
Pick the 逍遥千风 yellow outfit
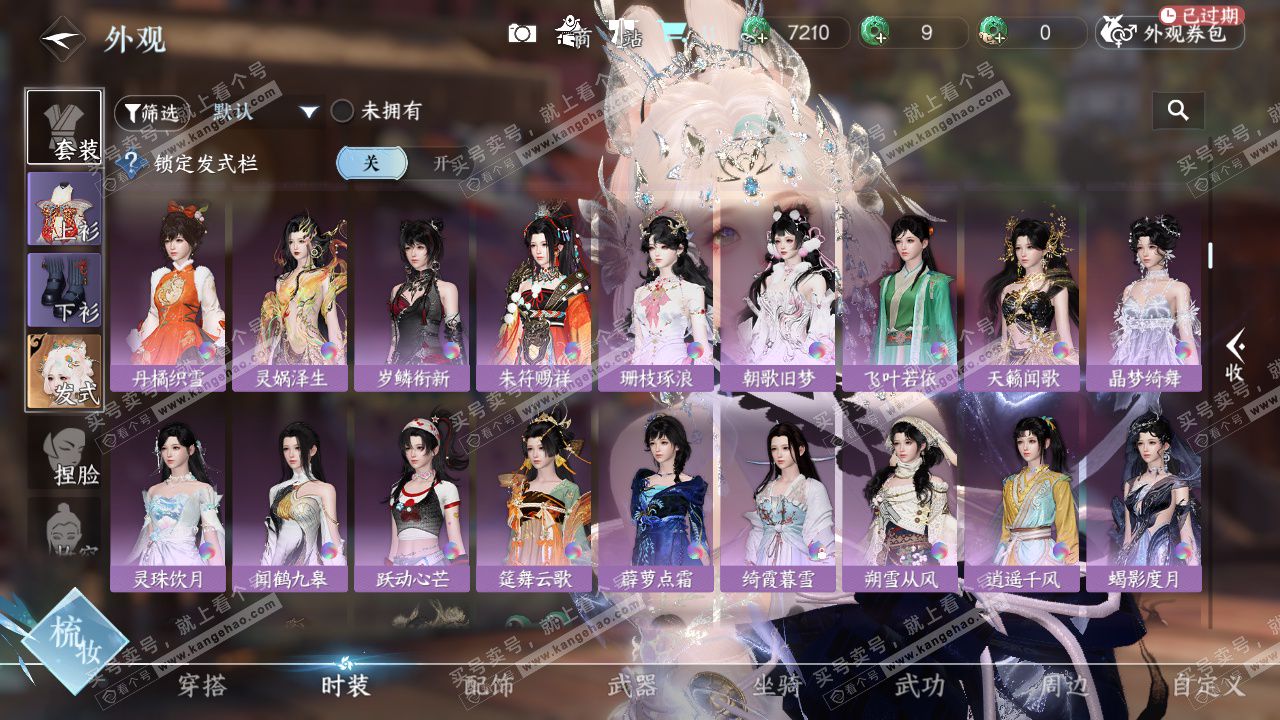tap(1022, 500)
